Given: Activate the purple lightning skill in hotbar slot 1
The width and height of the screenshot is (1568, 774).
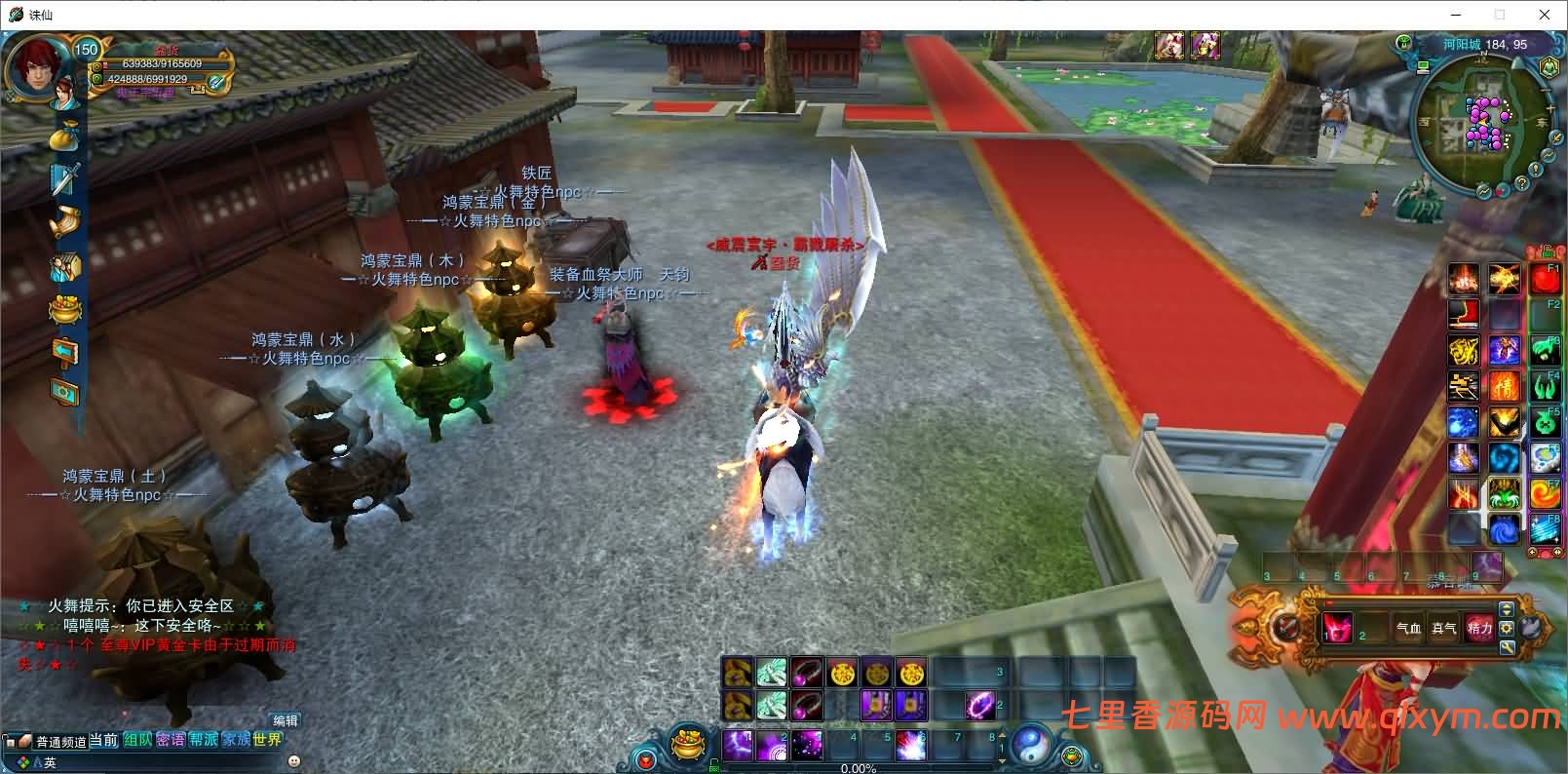Looking at the screenshot, I should point(738,746).
